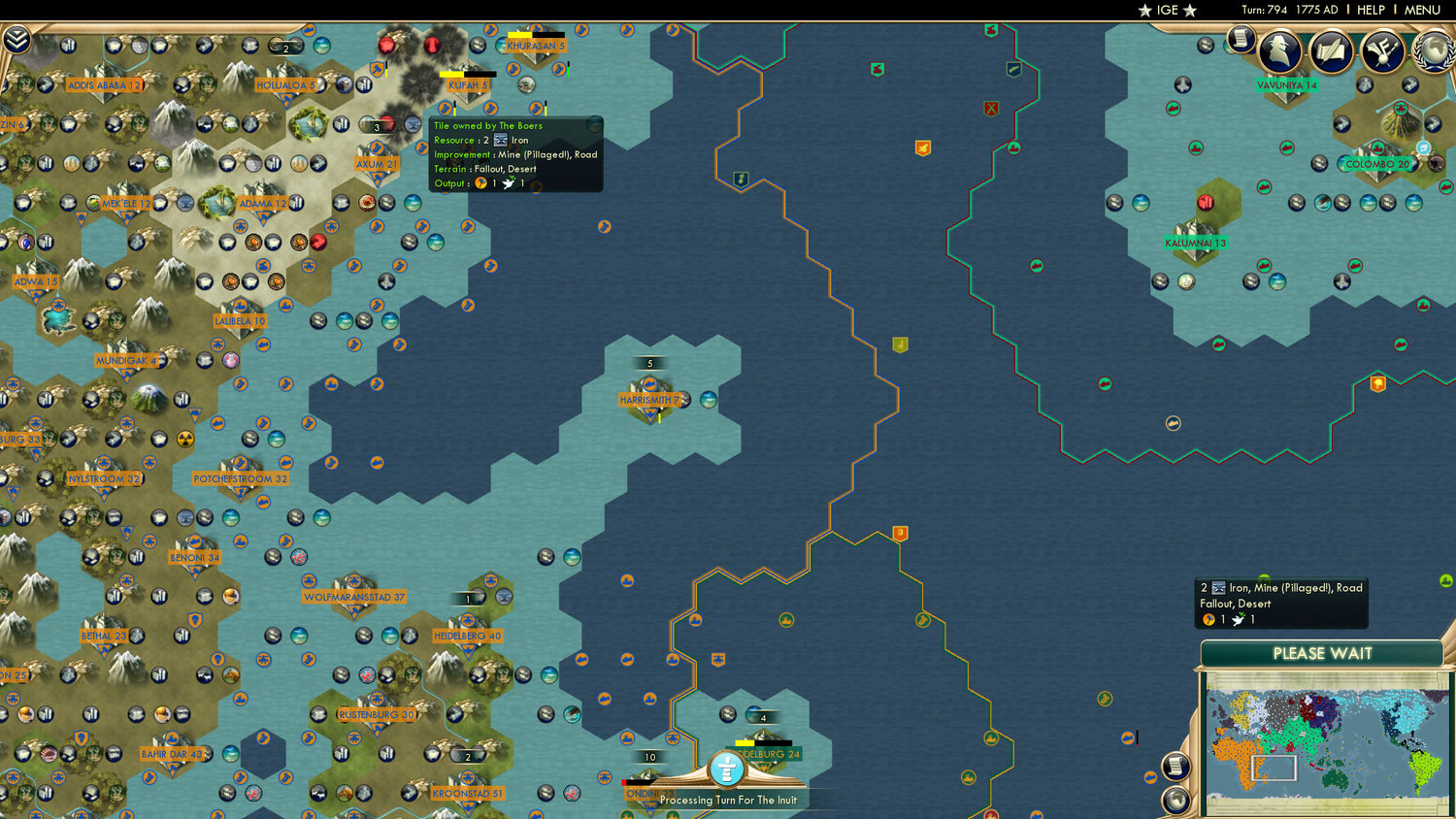The height and width of the screenshot is (819, 1456).
Task: Open the Espionage overview spy icon
Action: click(x=1279, y=52)
